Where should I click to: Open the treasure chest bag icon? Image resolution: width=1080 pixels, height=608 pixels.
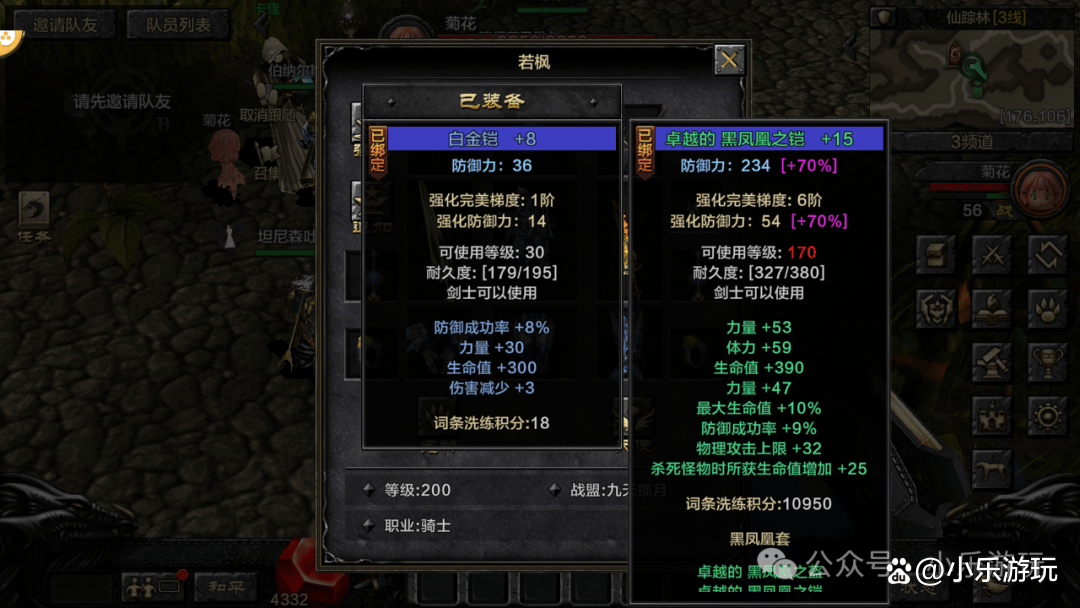(x=939, y=253)
